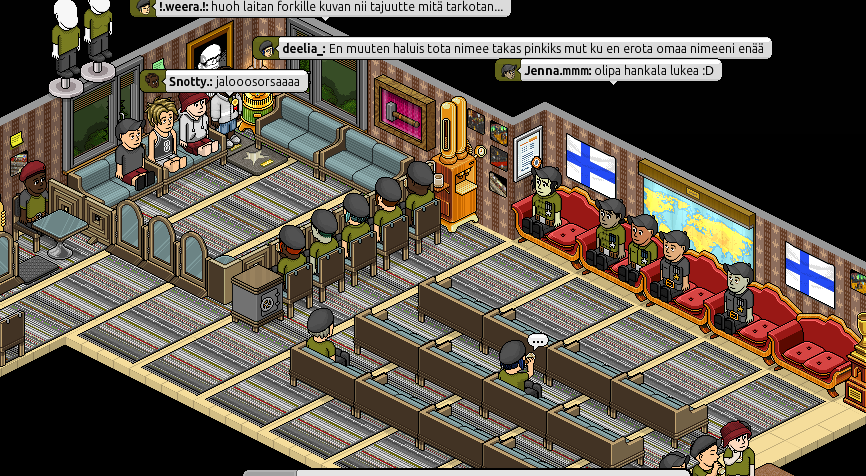Open Jenna.mmm's chat bubble
Image resolution: width=866 pixels, height=476 pixels.
[x=607, y=71]
